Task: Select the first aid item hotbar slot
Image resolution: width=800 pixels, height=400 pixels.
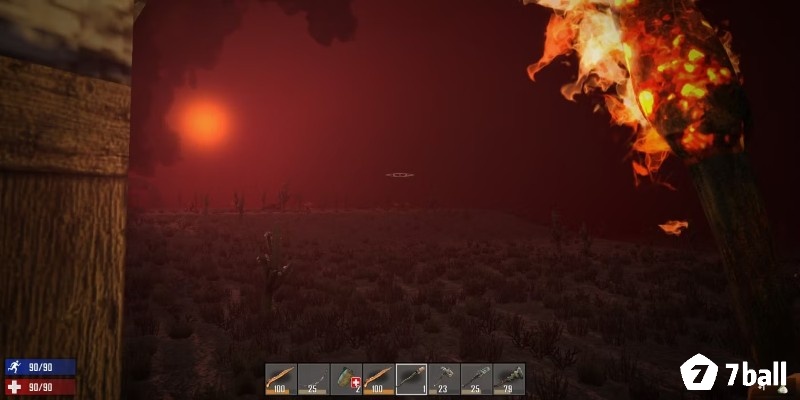Action: click(346, 379)
